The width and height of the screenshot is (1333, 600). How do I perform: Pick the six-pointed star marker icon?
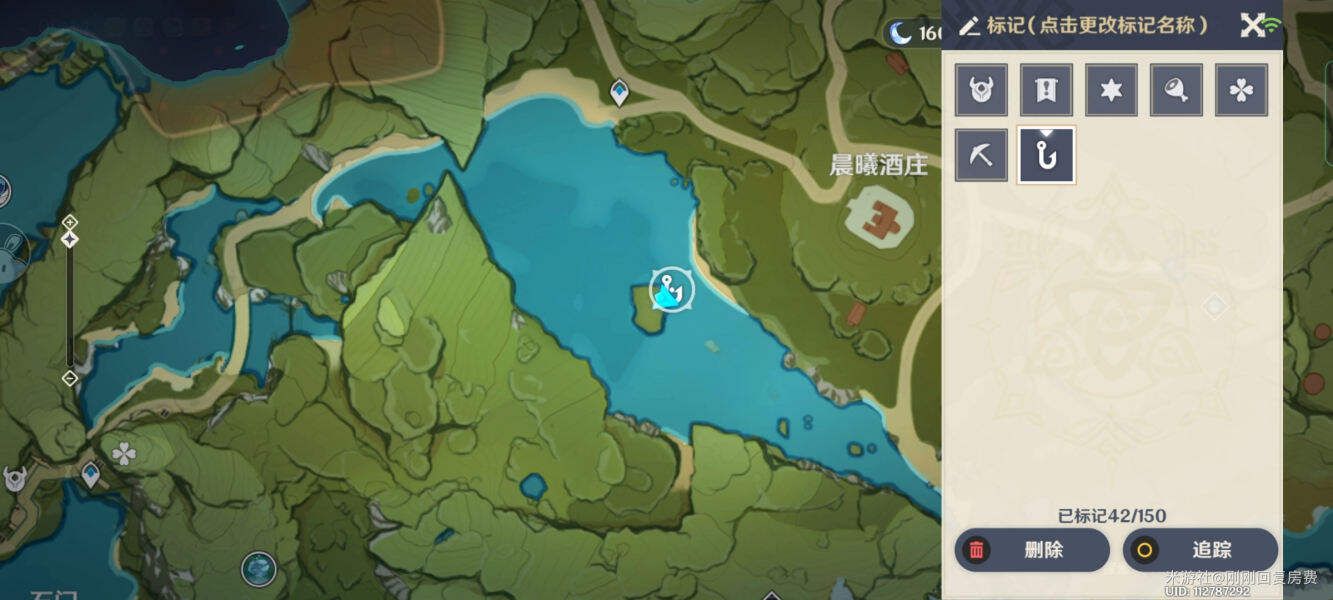(x=1111, y=90)
